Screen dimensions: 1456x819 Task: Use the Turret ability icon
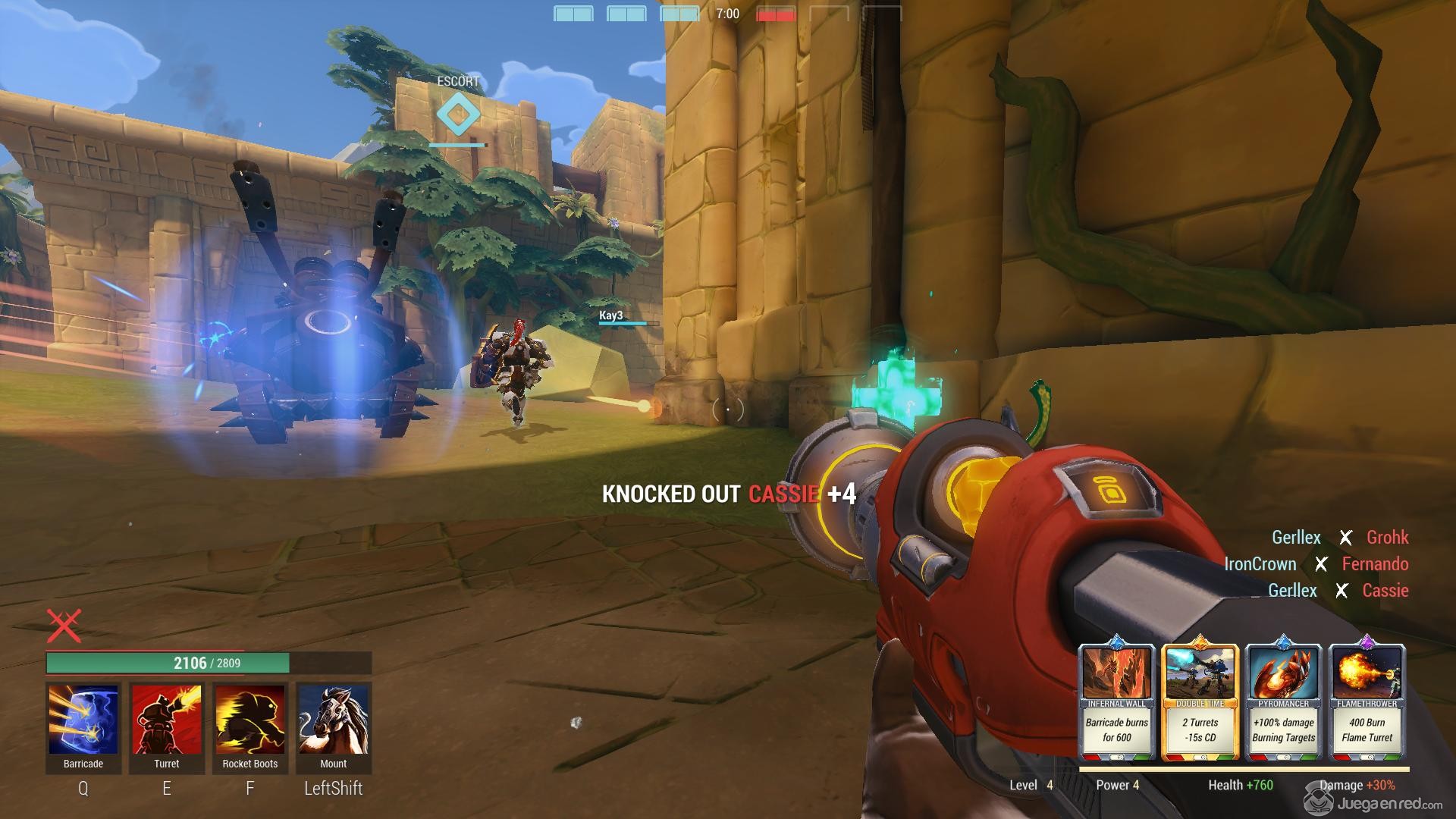coord(167,720)
